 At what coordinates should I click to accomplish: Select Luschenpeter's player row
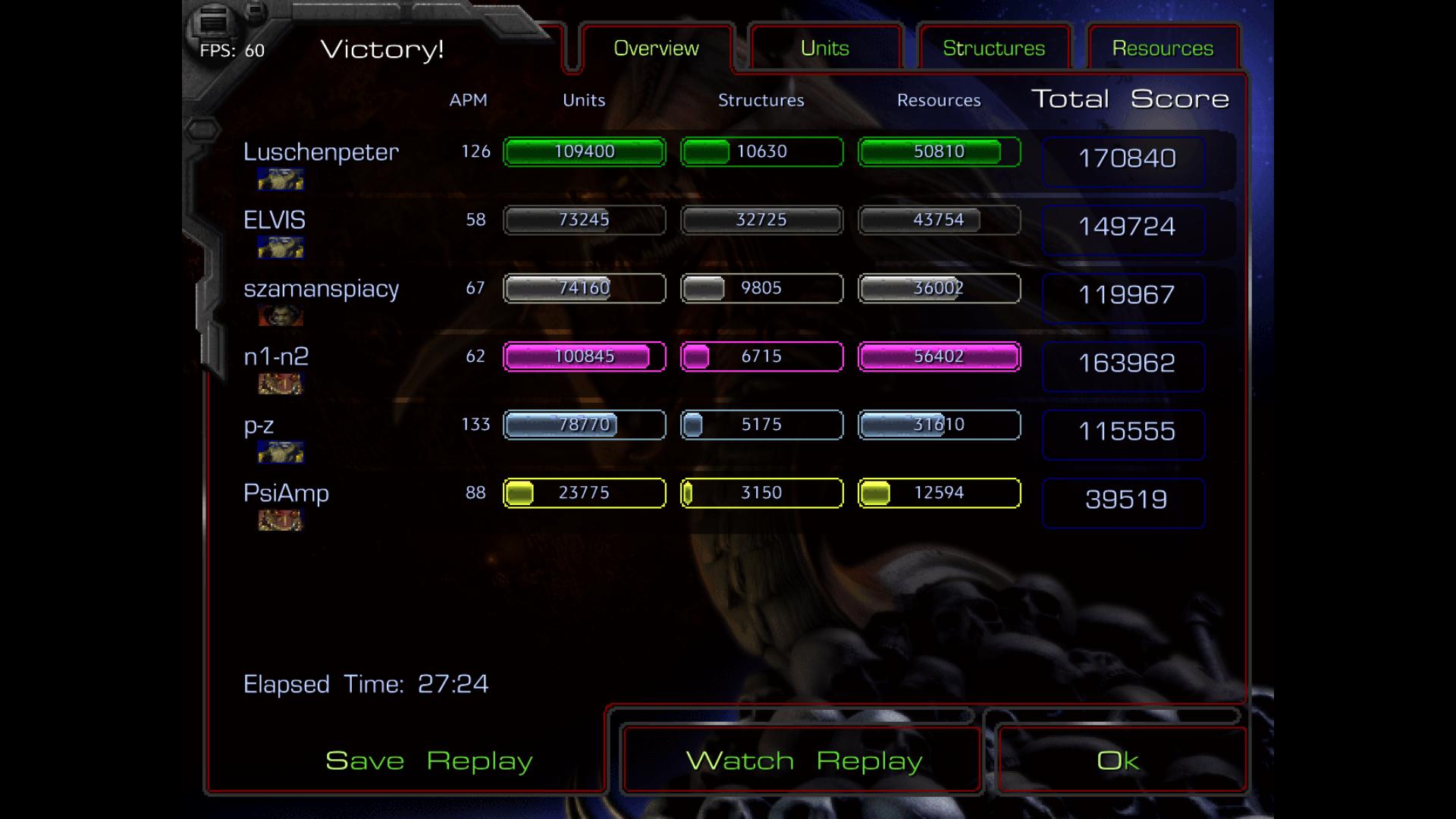coord(321,152)
